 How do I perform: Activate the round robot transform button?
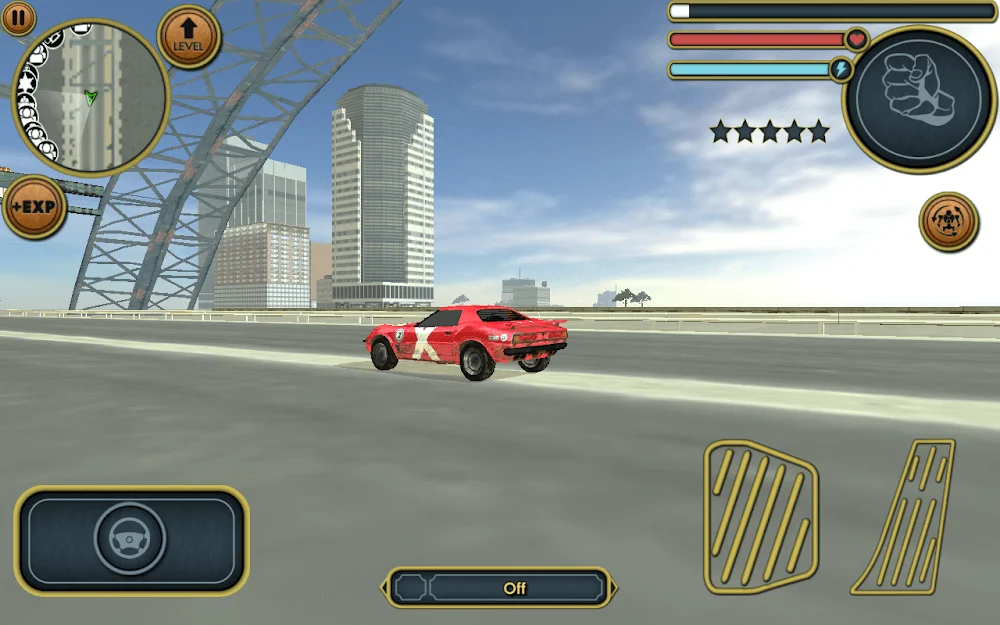[x=948, y=222]
